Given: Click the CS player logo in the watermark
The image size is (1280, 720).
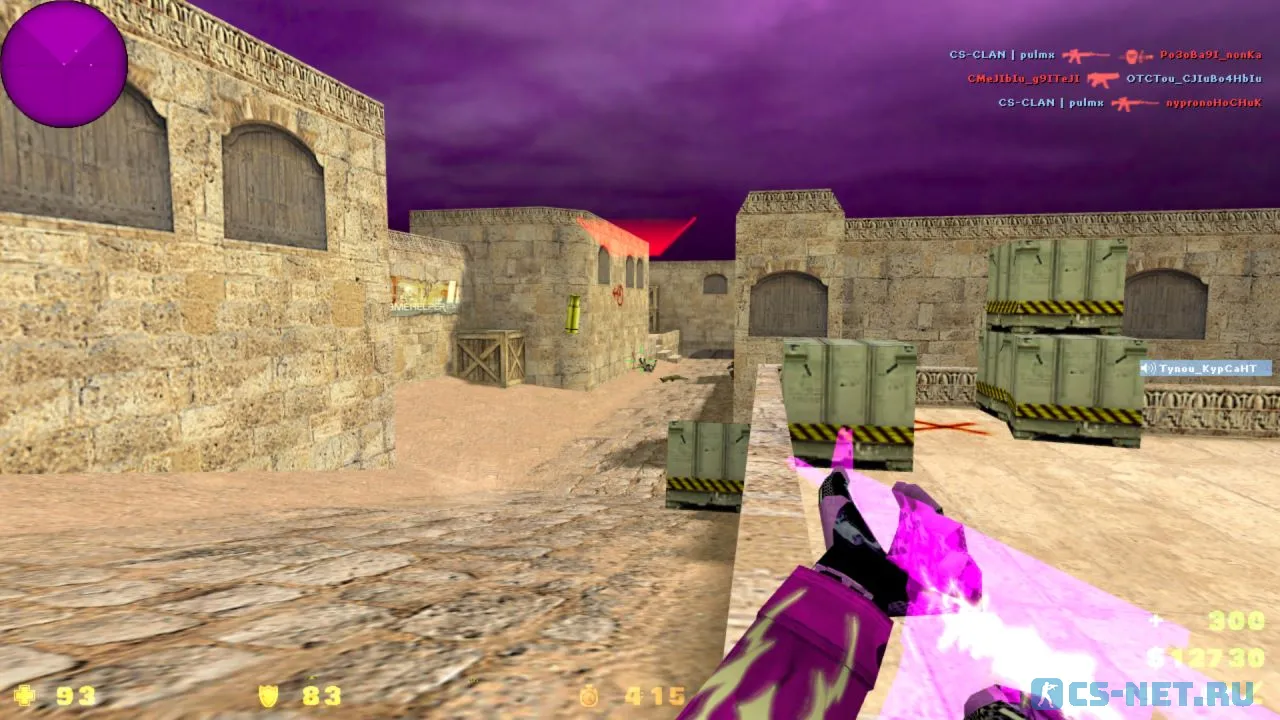Looking at the screenshot, I should point(1047,694).
